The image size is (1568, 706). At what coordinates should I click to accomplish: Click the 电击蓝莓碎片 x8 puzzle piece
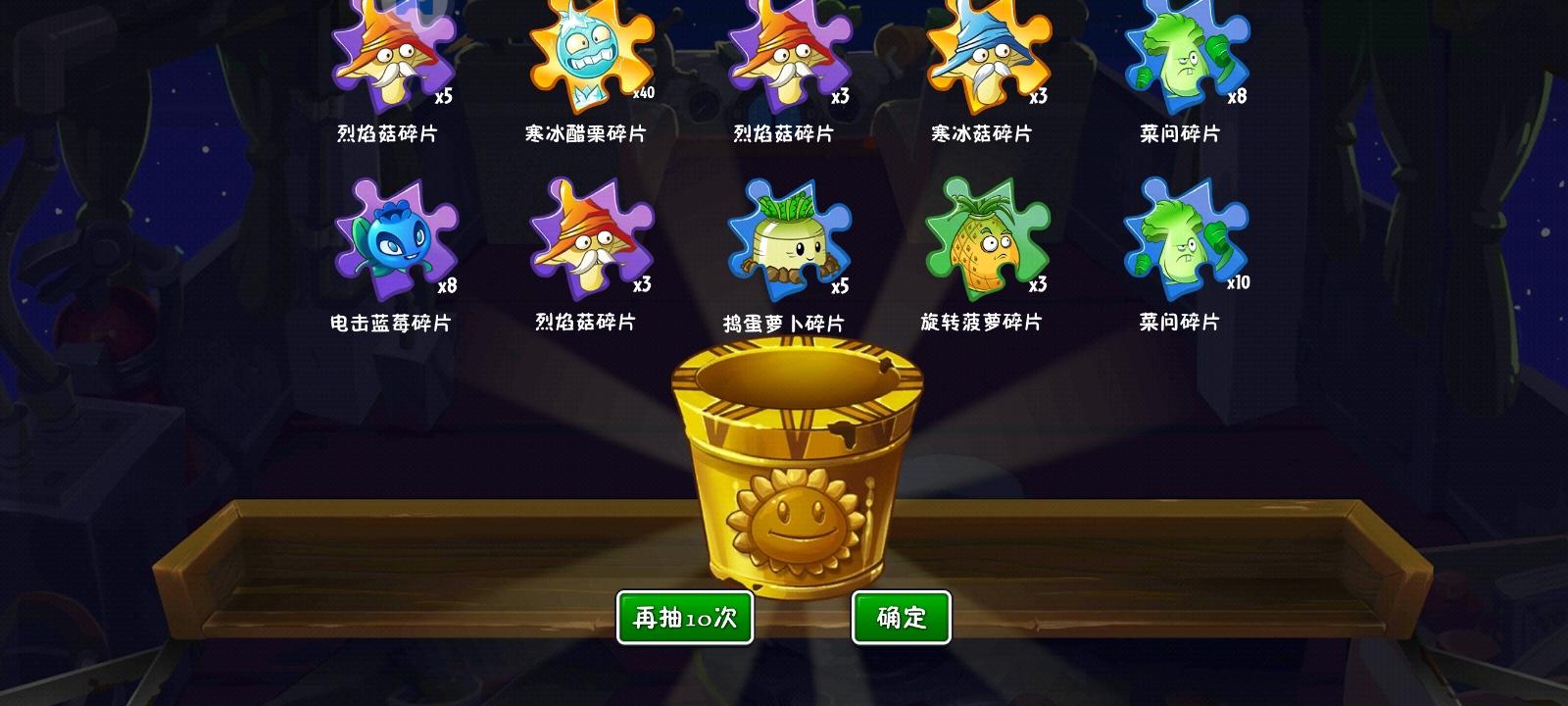pyautogui.click(x=397, y=240)
